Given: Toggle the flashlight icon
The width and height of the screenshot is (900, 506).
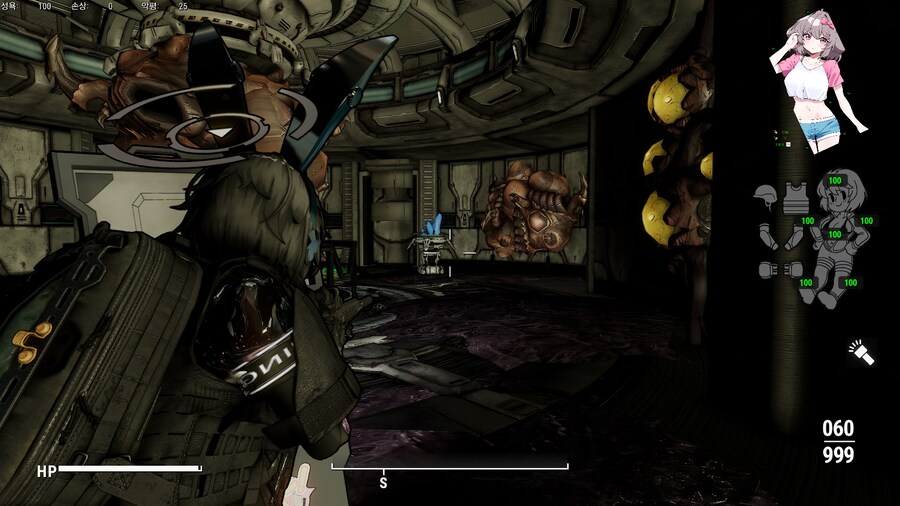Looking at the screenshot, I should (861, 352).
